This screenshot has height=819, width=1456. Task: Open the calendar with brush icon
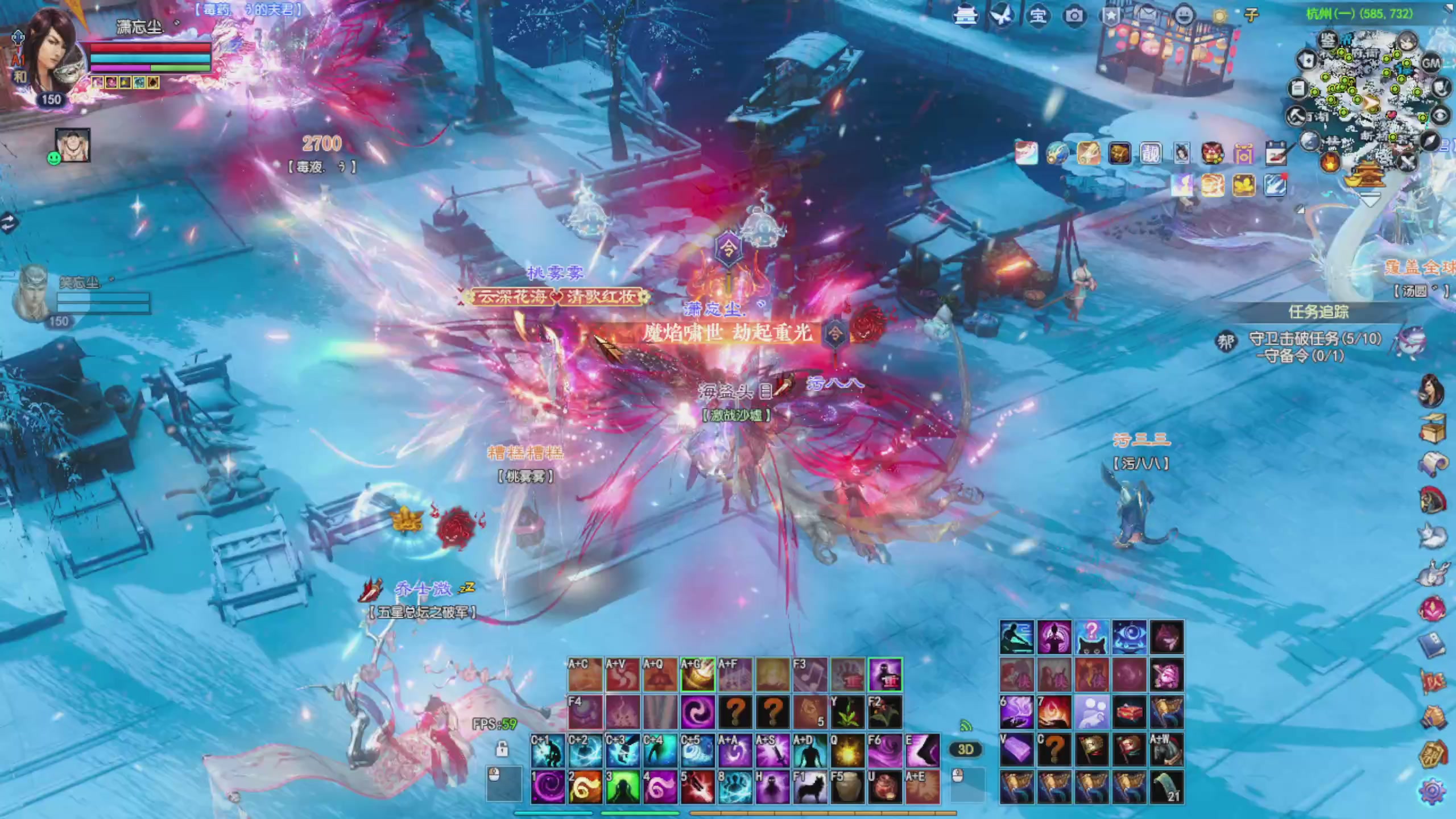pyautogui.click(x=1276, y=154)
